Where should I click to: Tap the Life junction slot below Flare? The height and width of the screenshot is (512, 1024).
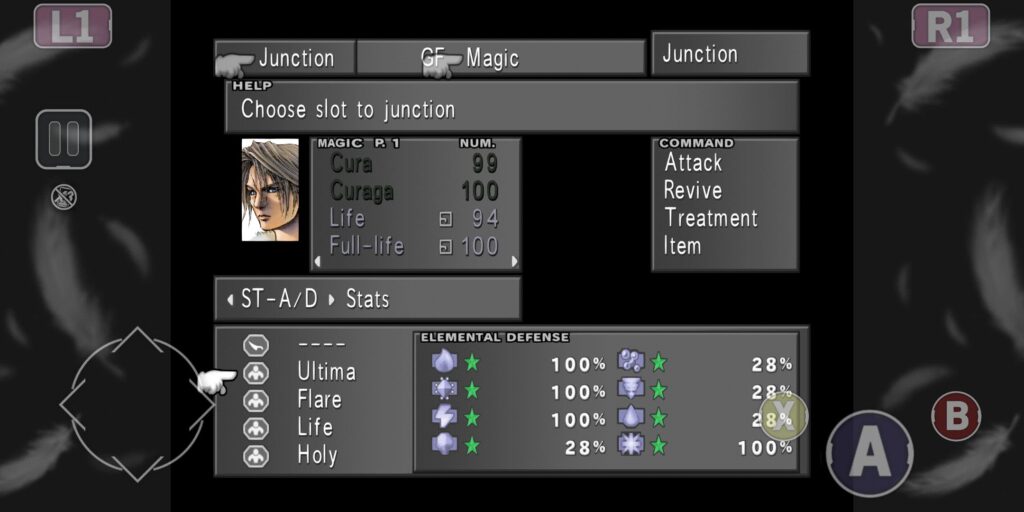pos(315,427)
